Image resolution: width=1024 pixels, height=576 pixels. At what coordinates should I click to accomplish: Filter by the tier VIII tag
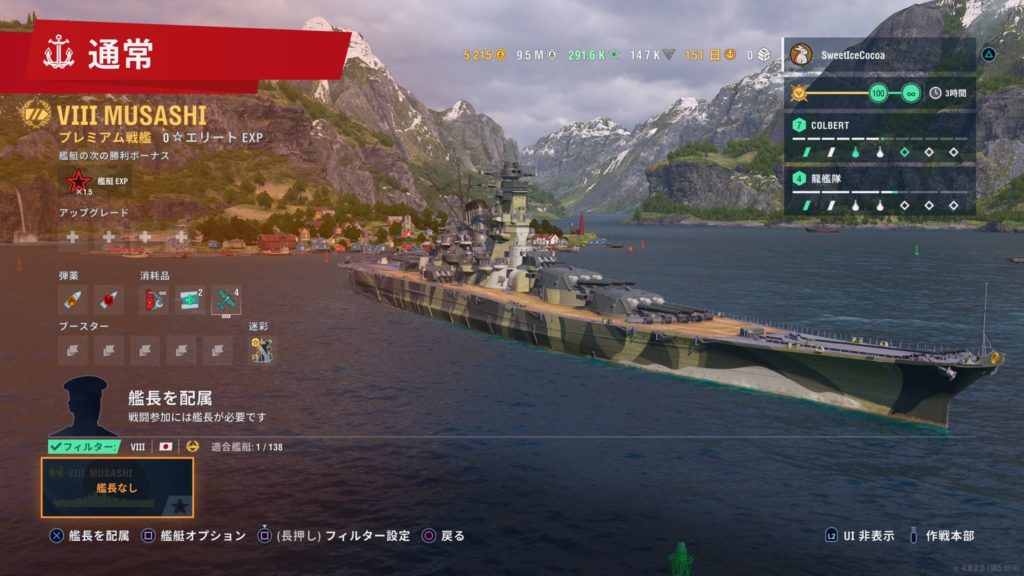pos(138,447)
